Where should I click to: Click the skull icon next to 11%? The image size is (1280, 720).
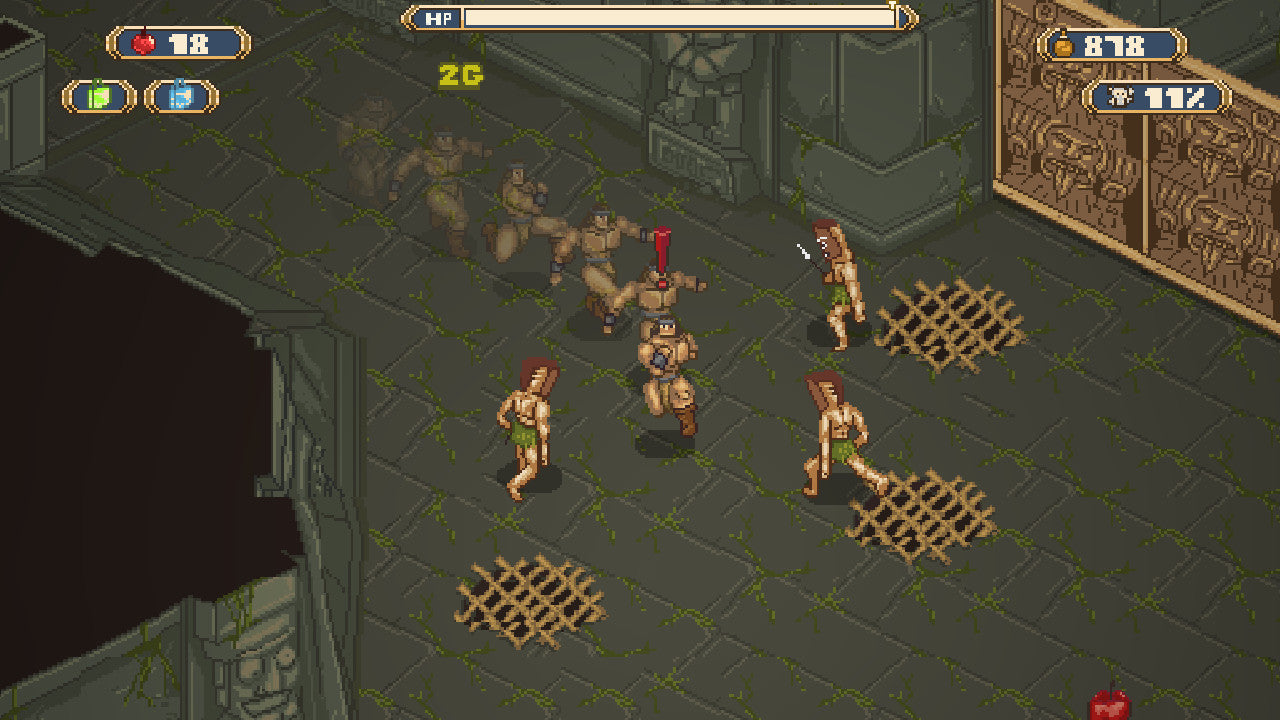1120,96
